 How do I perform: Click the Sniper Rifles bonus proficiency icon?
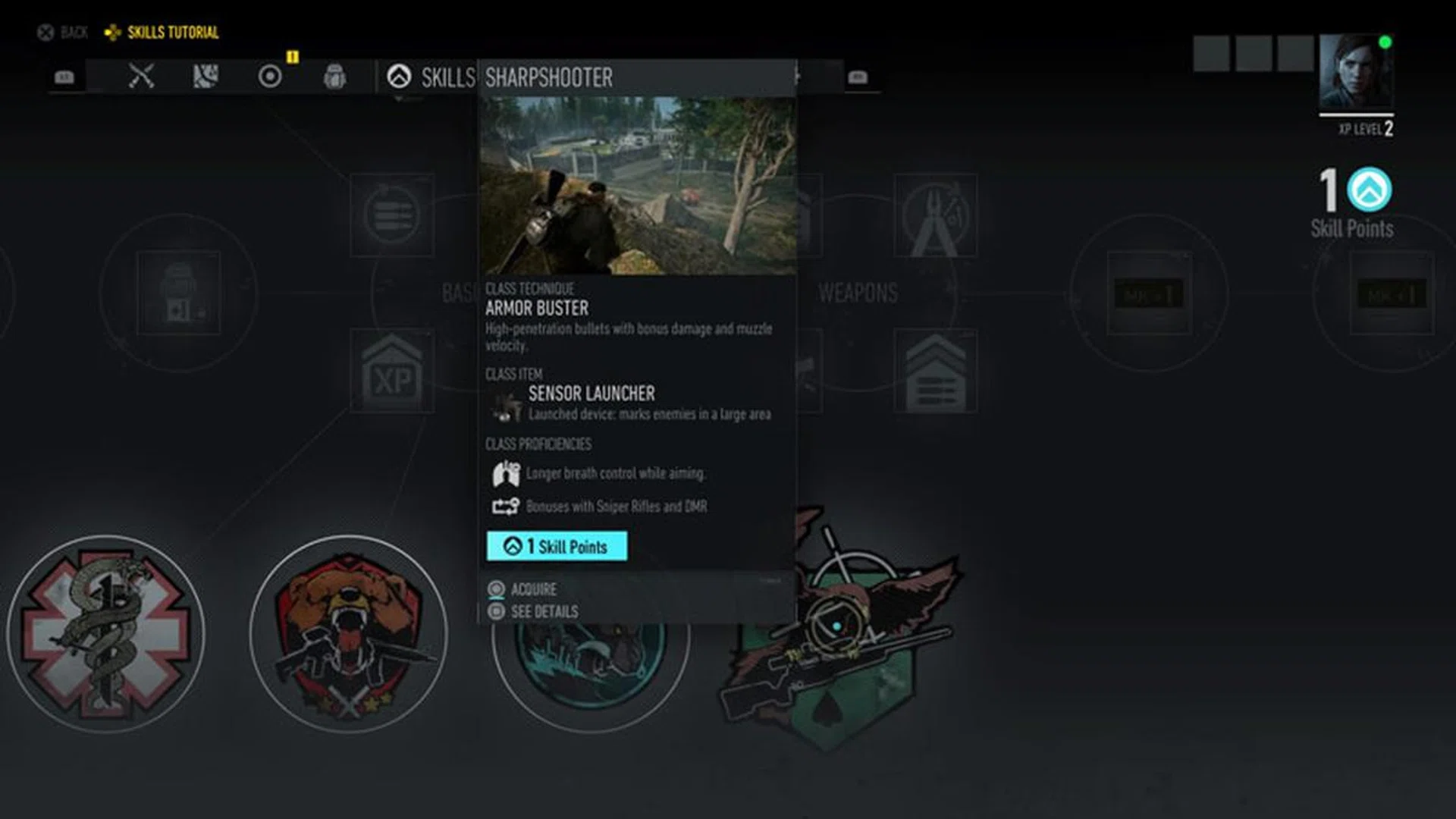coord(506,507)
